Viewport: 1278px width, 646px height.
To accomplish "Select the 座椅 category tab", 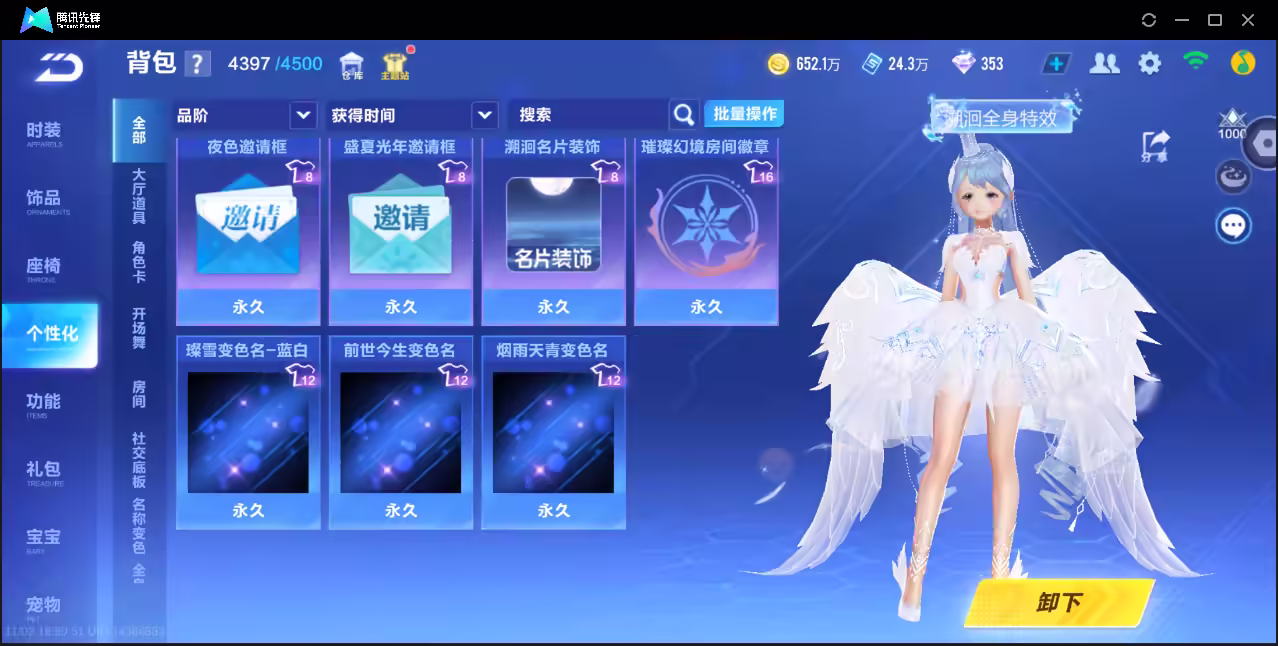I will (44, 268).
